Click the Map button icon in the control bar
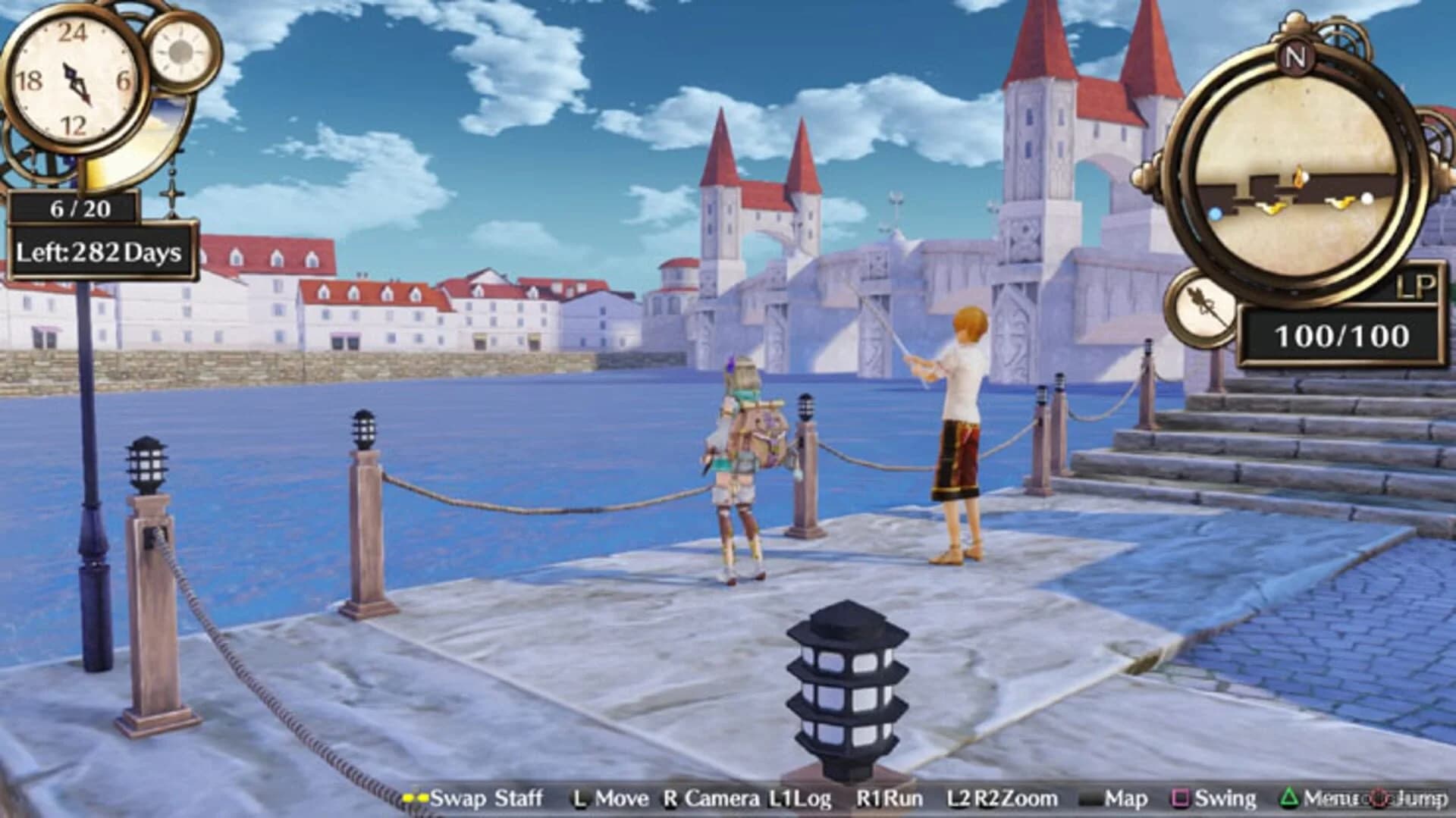Viewport: 1456px width, 818px height. tap(1090, 798)
